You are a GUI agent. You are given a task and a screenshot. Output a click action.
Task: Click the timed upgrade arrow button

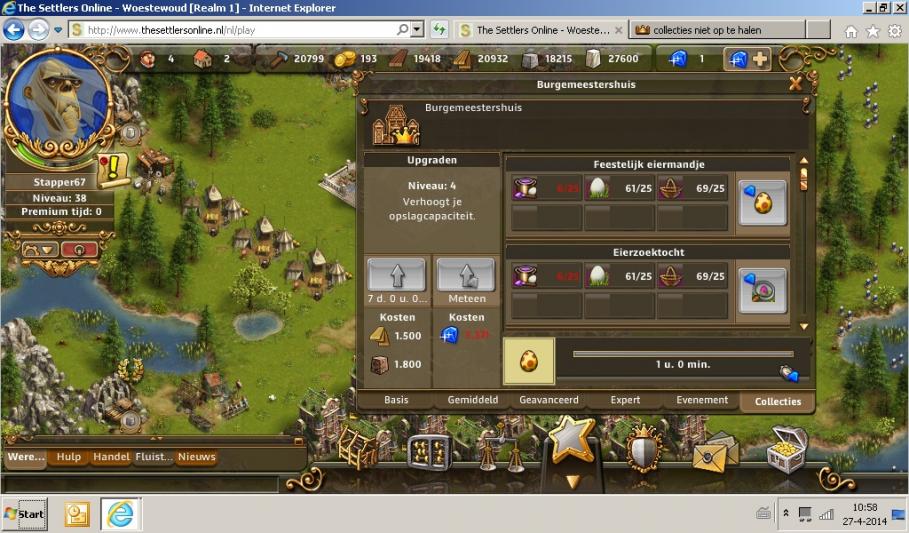396,273
